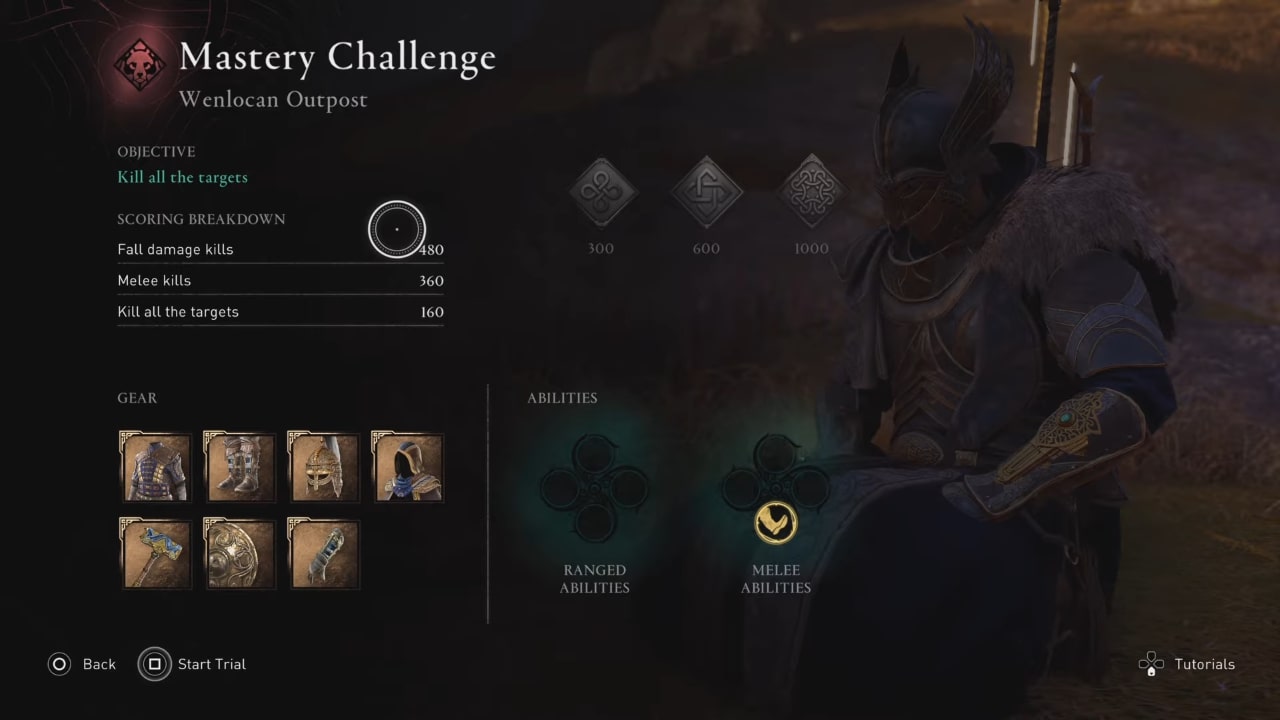Screen dimensions: 1280x720
Task: Inspect the equipped hammer weapon
Action: point(155,553)
